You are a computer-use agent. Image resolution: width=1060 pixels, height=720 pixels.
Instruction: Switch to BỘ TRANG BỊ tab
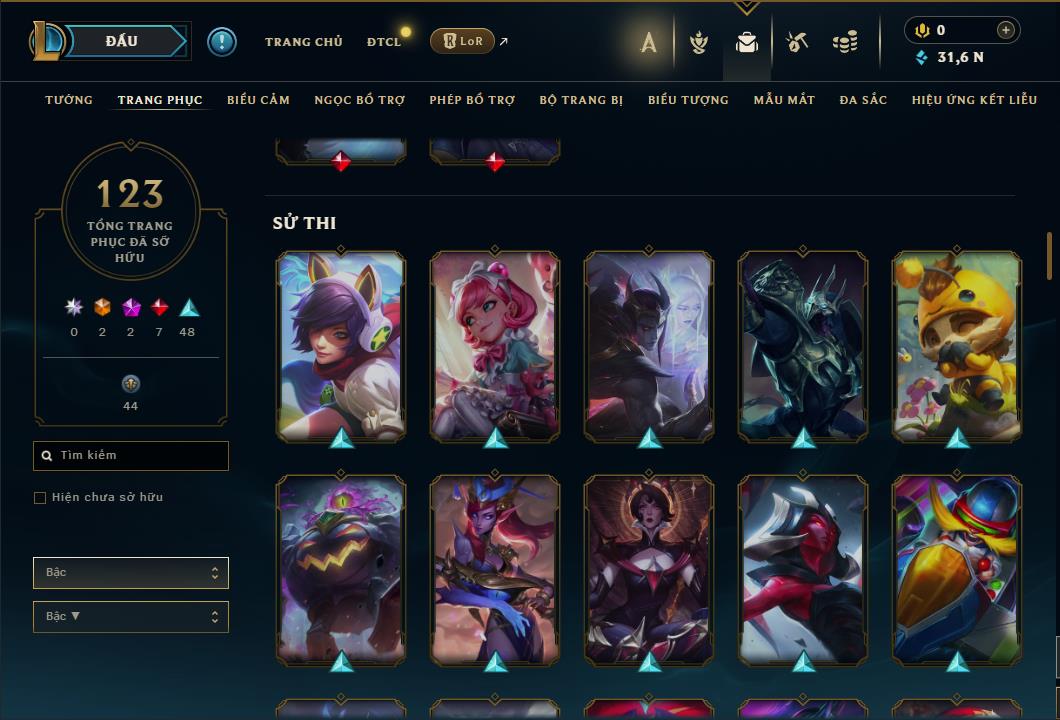point(581,100)
